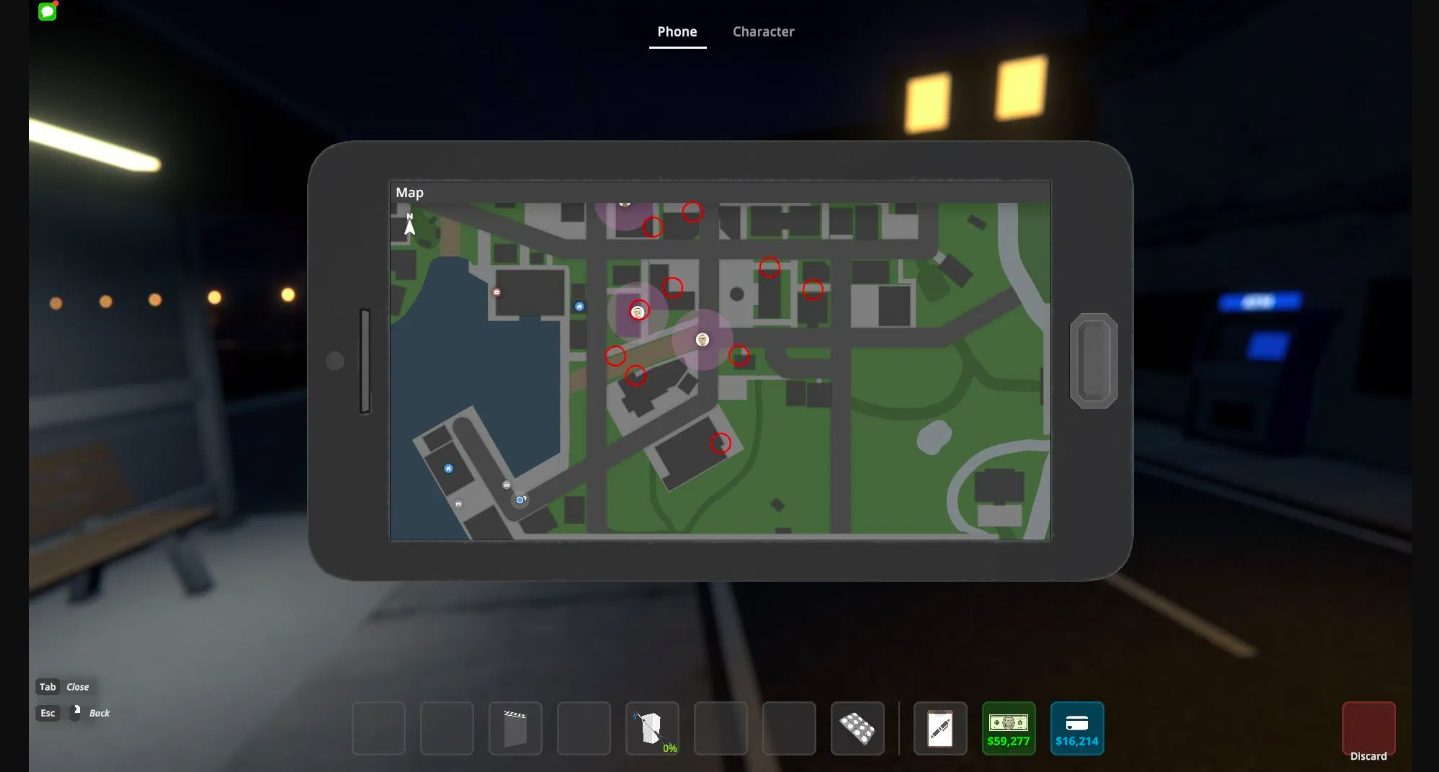This screenshot has width=1439, height=772.
Task: Select the NPC face marker in the purple zone
Action: (x=701, y=338)
